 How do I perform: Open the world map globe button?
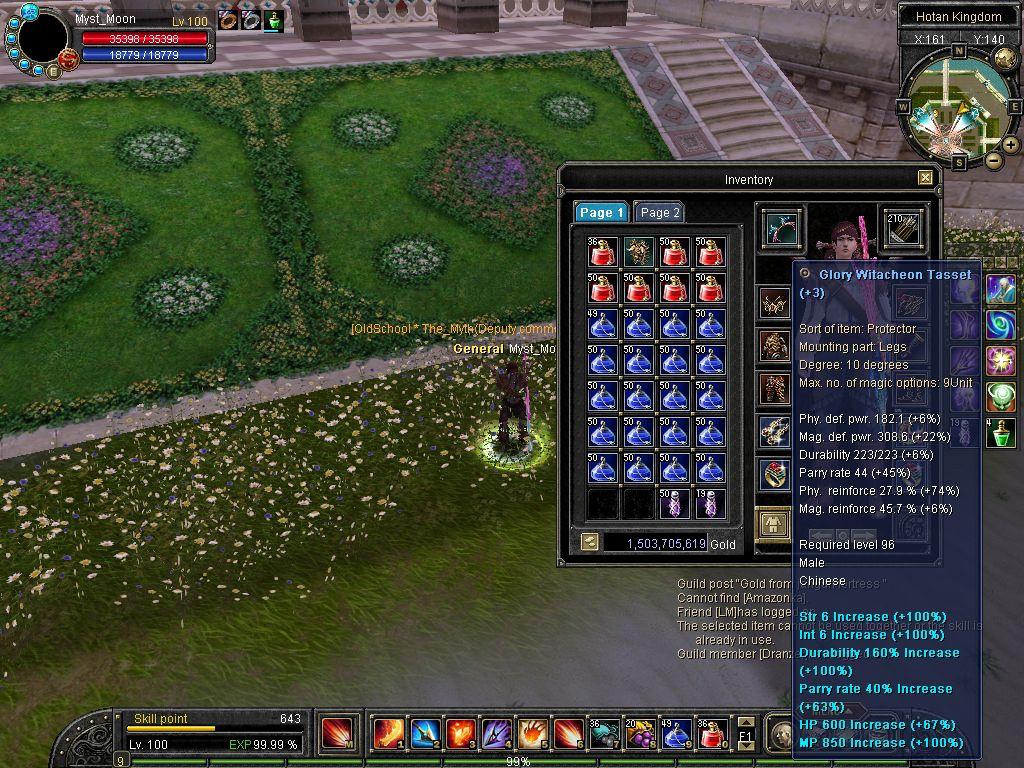1005,59
